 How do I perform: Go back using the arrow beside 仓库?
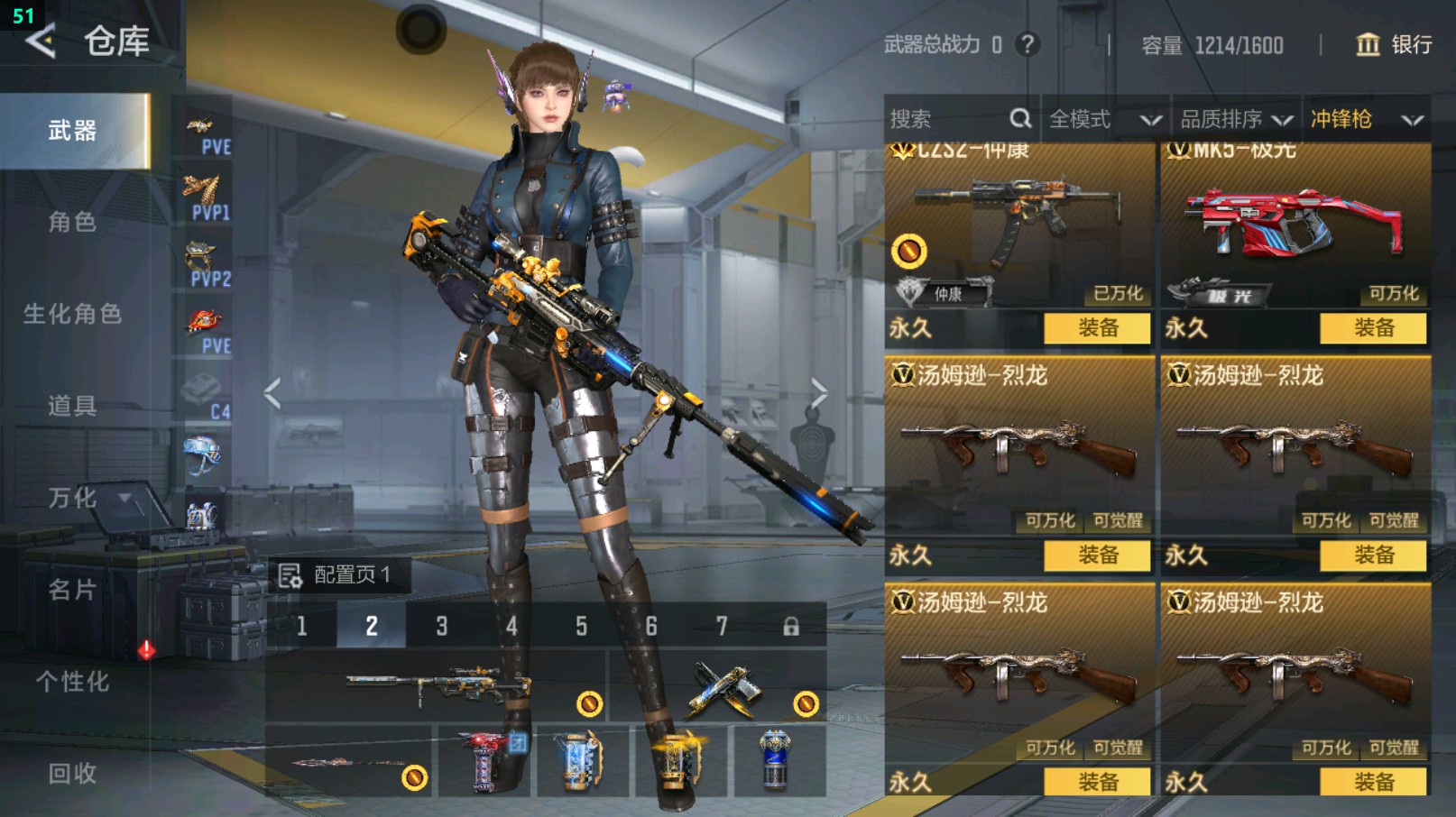pyautogui.click(x=41, y=41)
